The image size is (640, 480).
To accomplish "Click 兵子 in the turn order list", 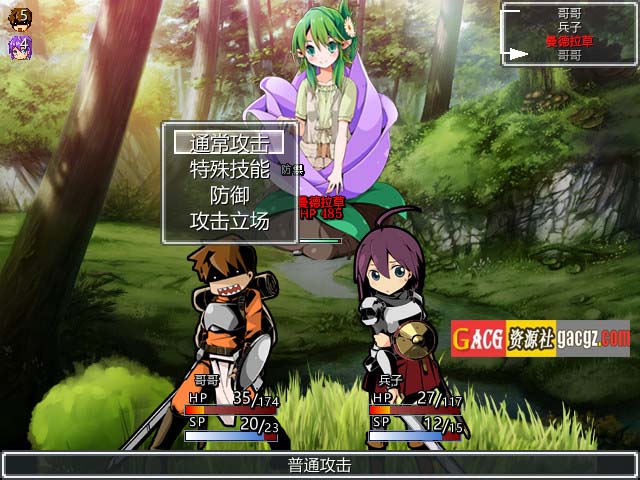I will pos(569,27).
